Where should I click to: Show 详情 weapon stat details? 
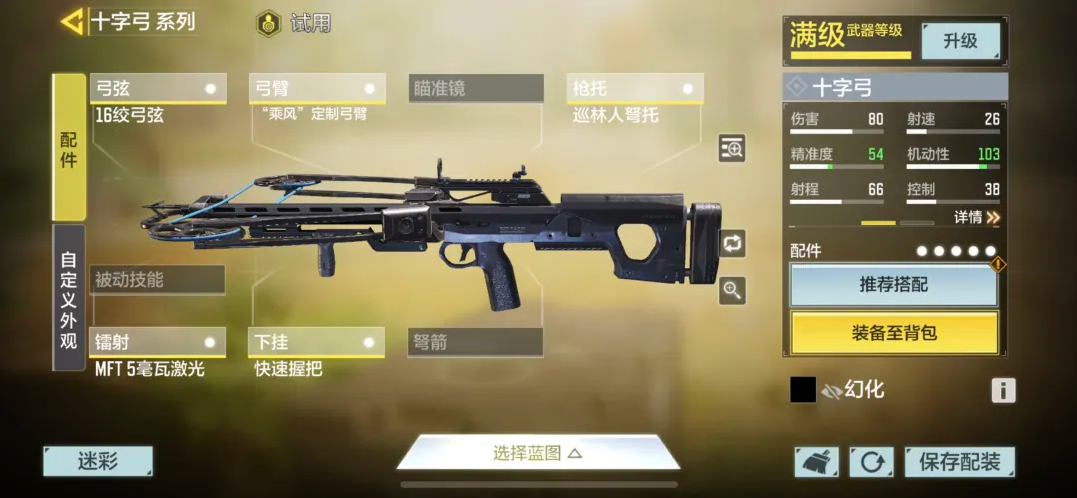click(976, 217)
